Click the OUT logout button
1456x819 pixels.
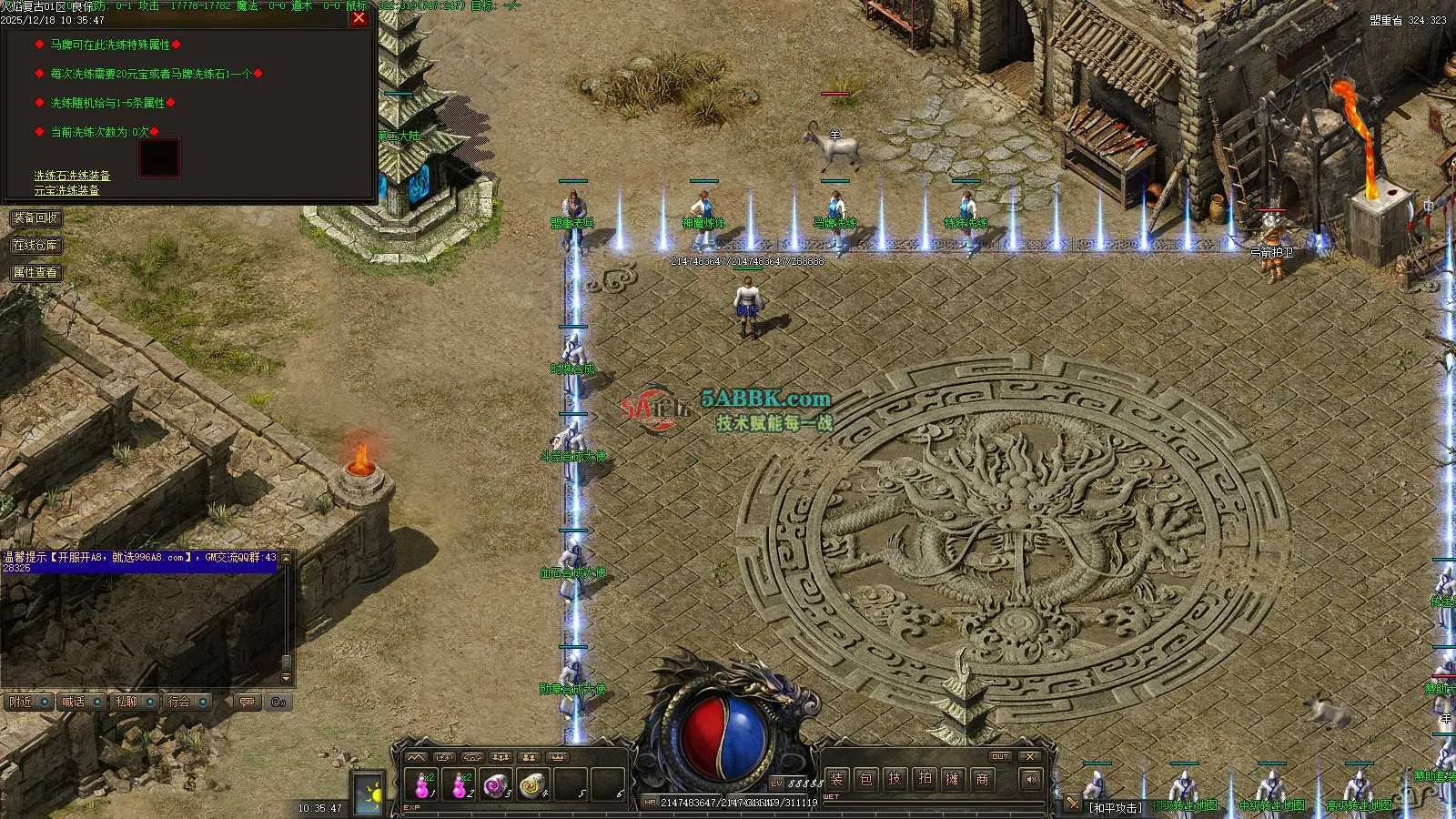(1000, 756)
